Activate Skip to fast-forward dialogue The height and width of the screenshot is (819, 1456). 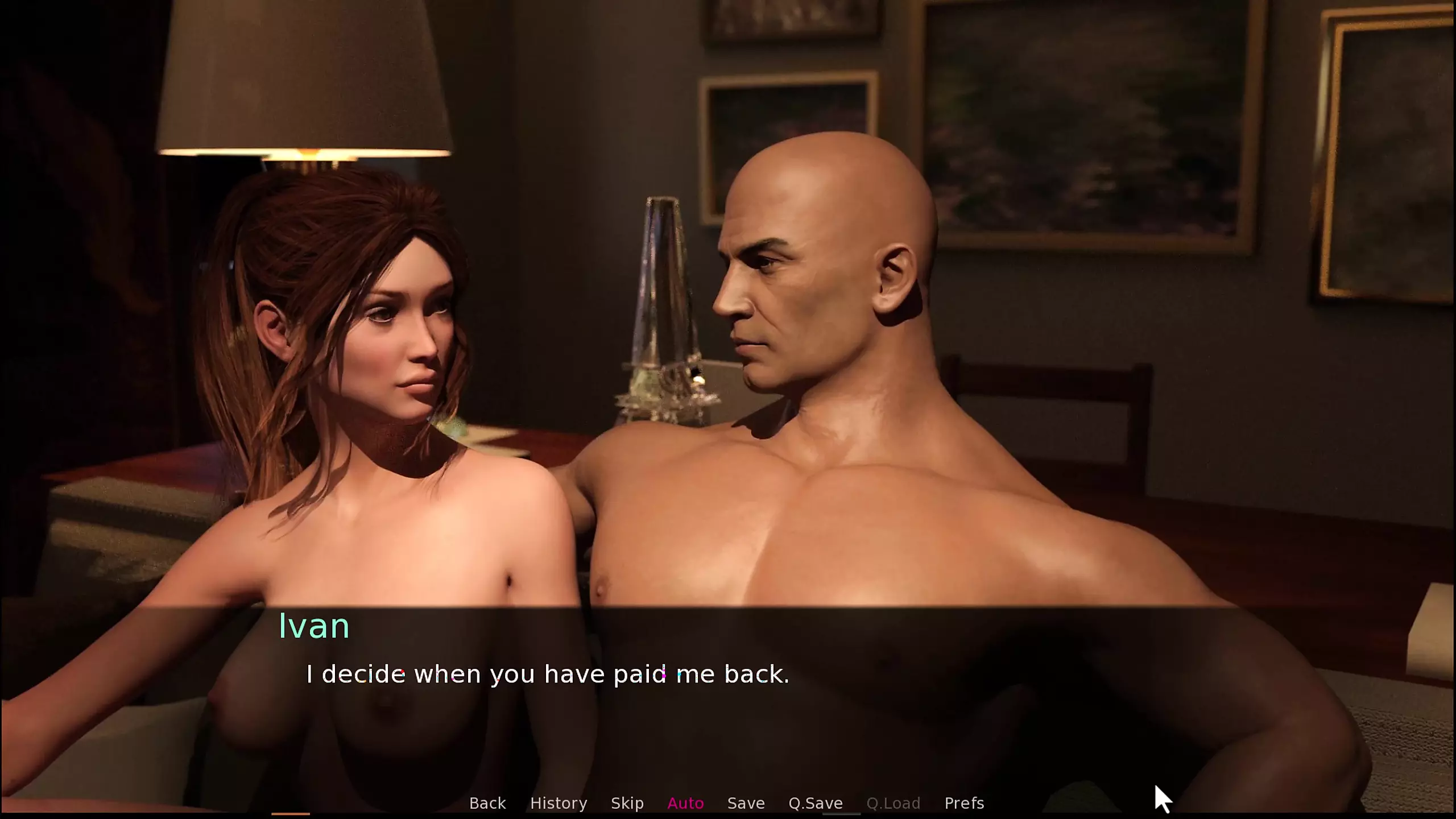point(627,803)
